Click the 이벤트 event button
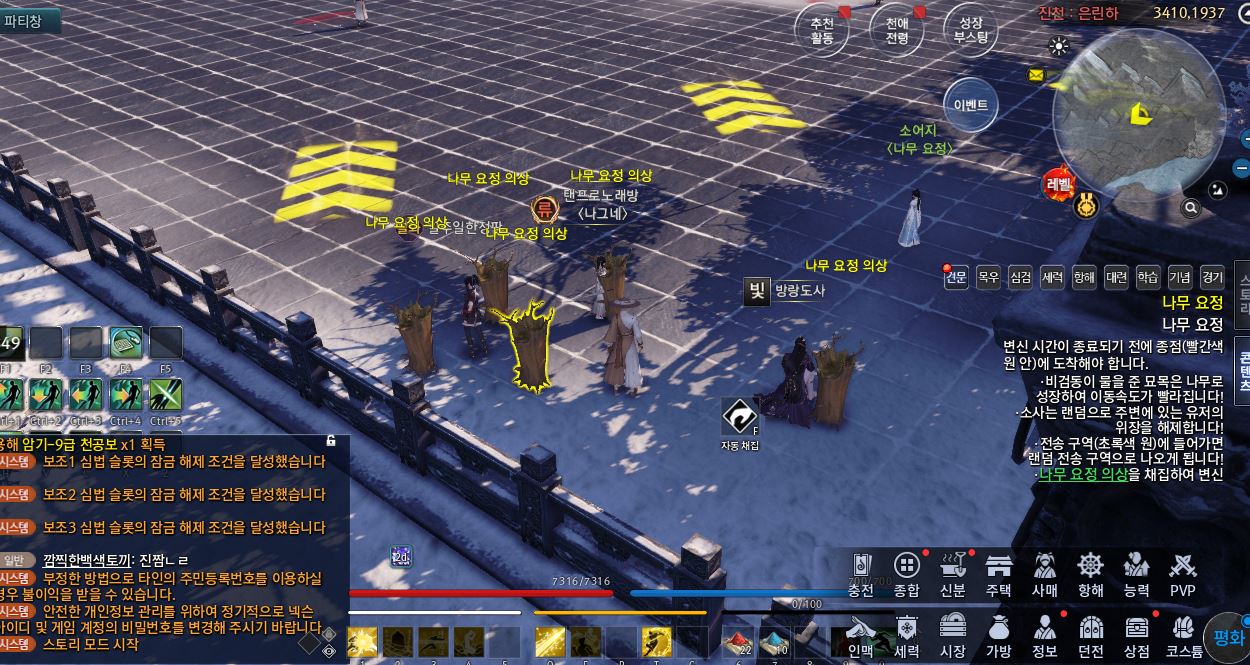 970,105
